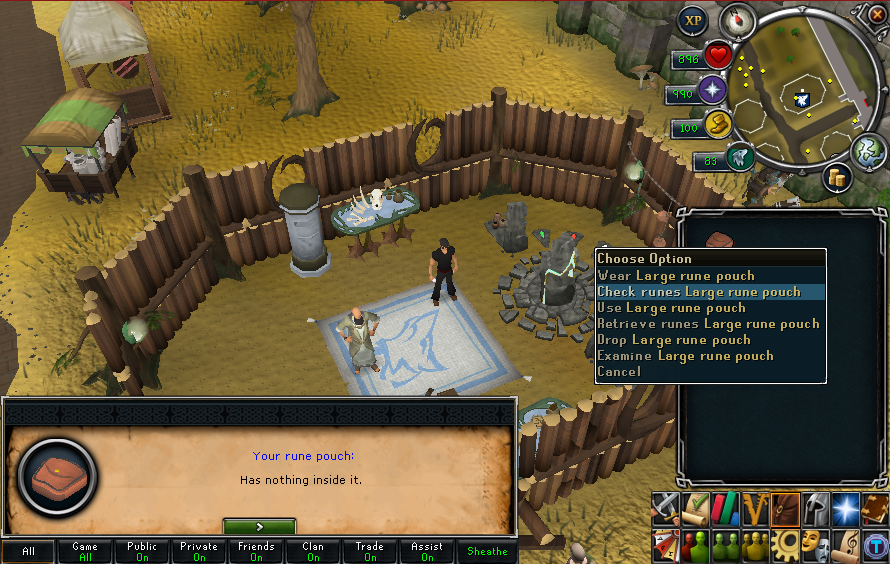The height and width of the screenshot is (564, 890).
Task: Open the music scroll tab
Action: (x=845, y=543)
